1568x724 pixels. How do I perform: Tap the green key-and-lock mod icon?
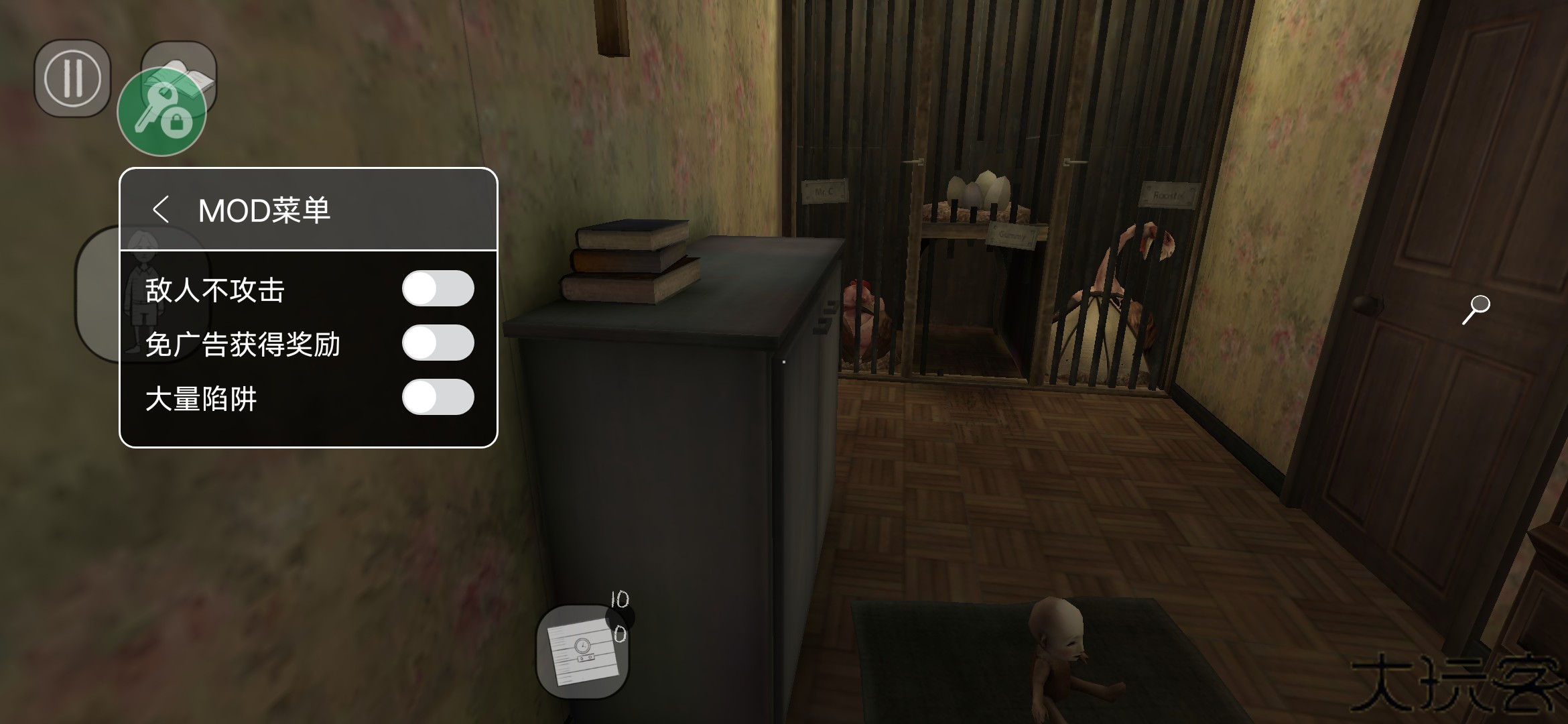(x=161, y=112)
